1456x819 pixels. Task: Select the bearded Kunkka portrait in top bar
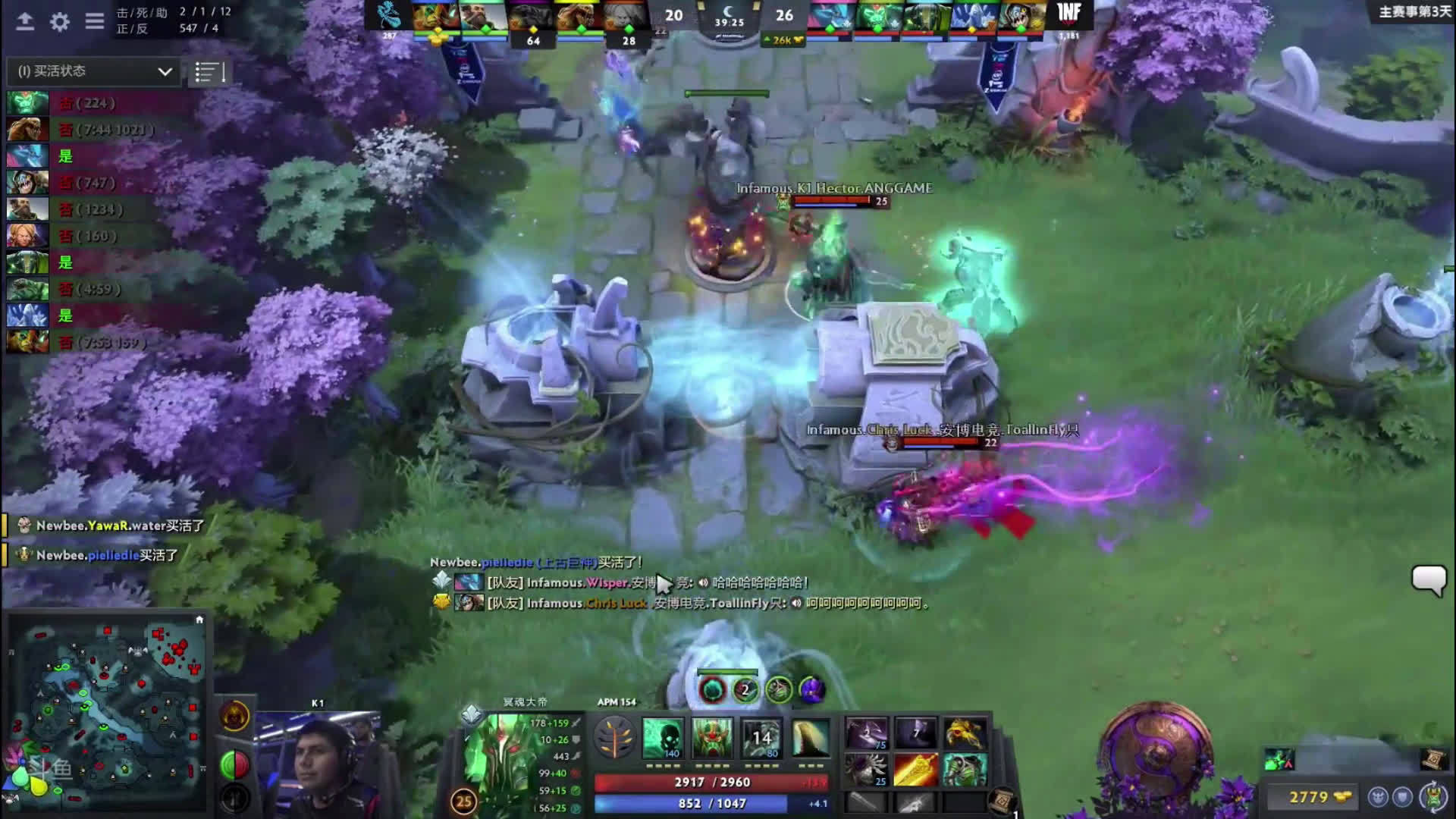coord(485,17)
